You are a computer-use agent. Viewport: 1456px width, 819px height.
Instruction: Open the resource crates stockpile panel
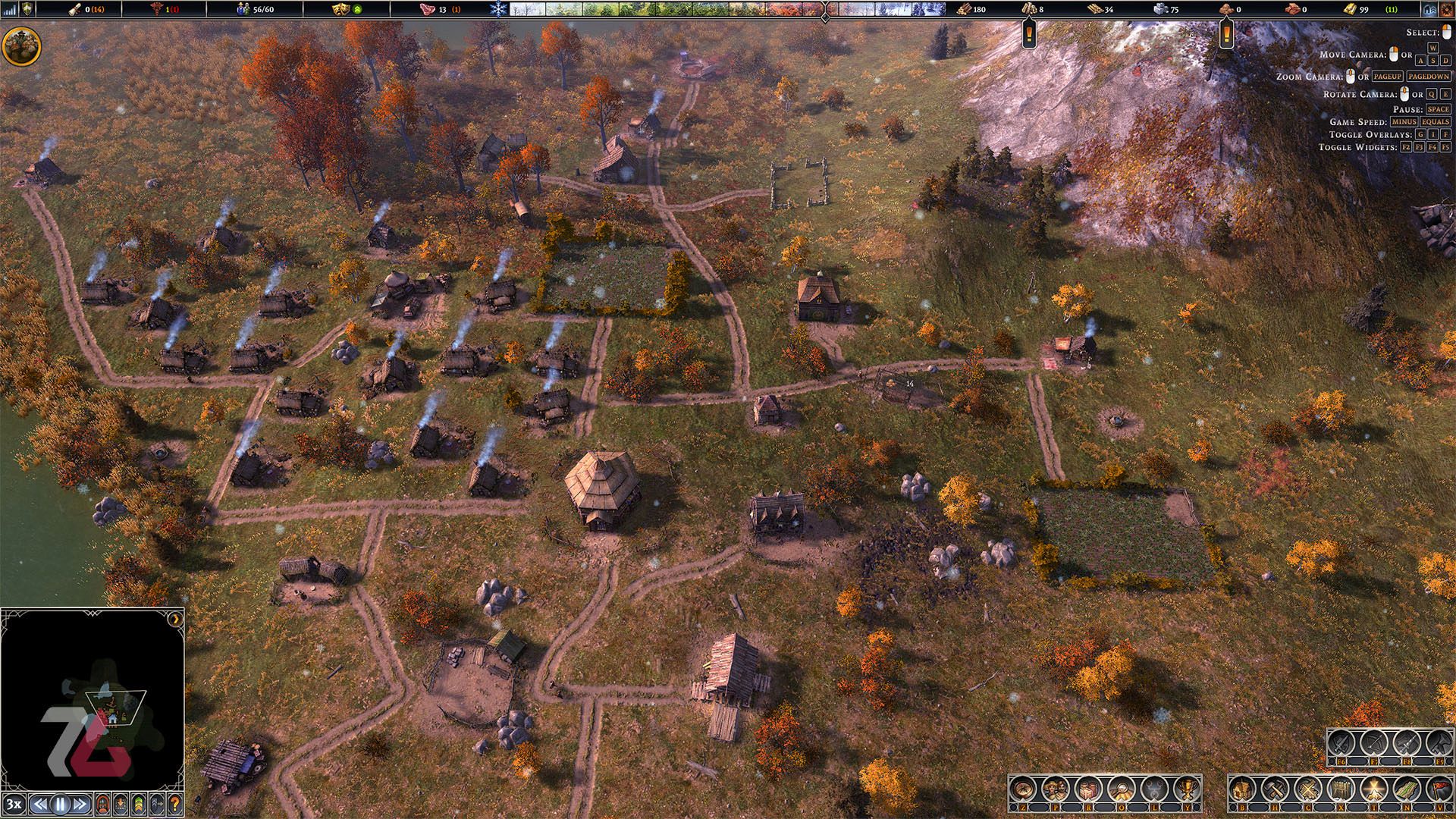click(1088, 789)
